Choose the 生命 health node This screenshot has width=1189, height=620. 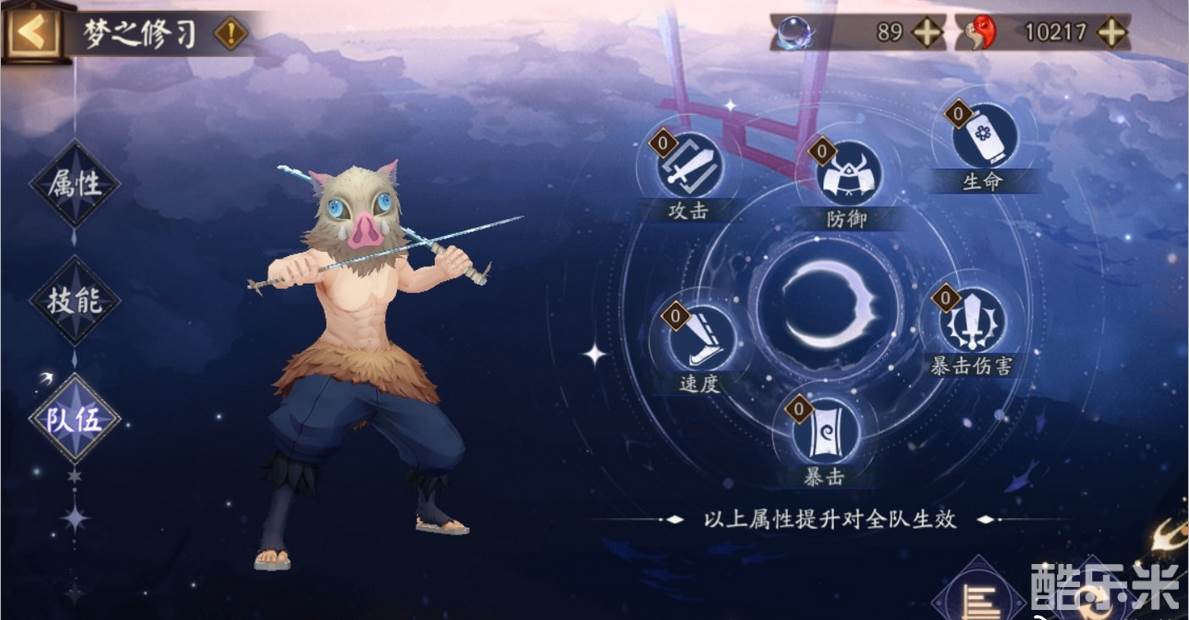click(x=983, y=137)
